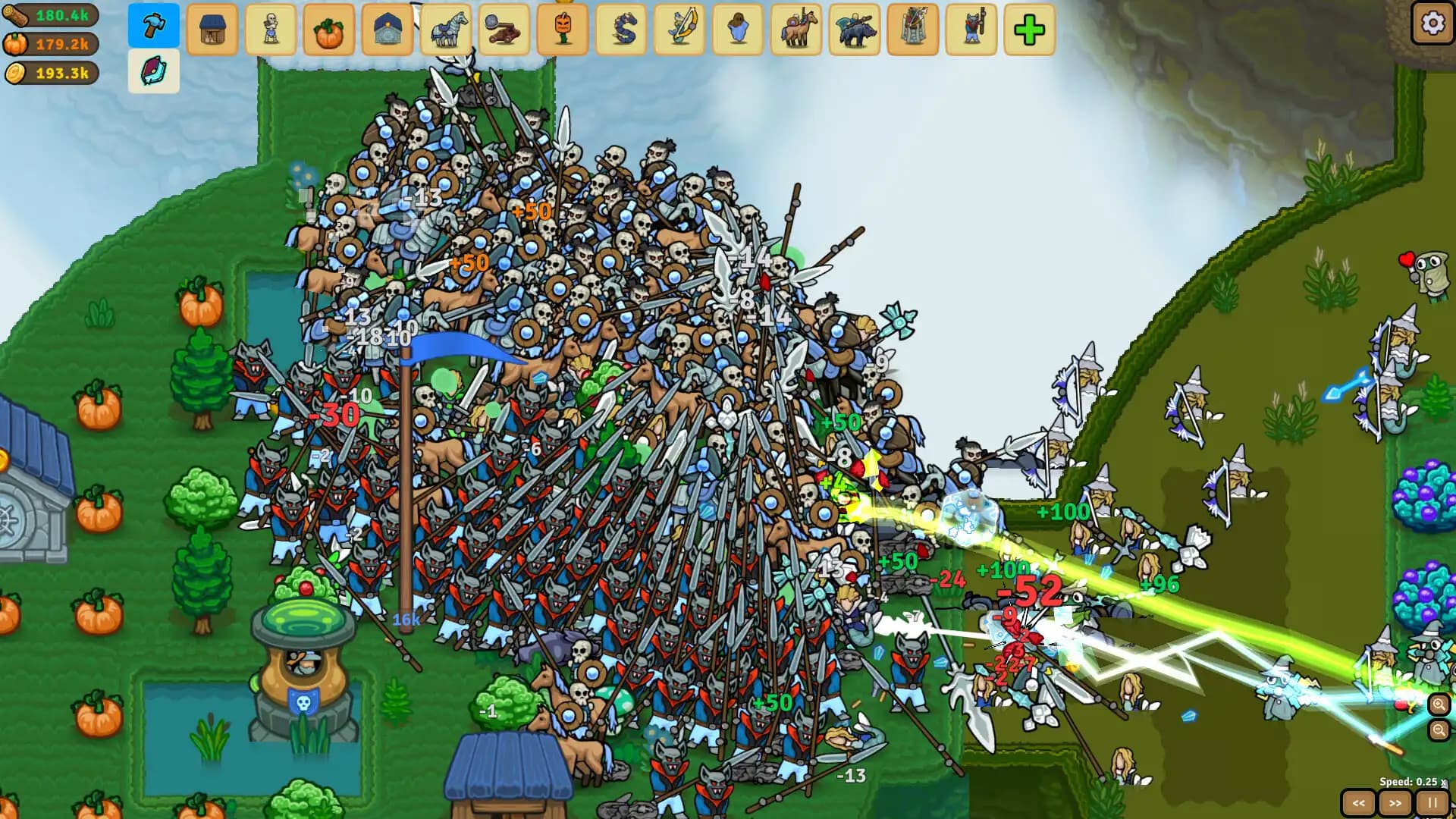Choose the boar rider unit

(x=854, y=30)
